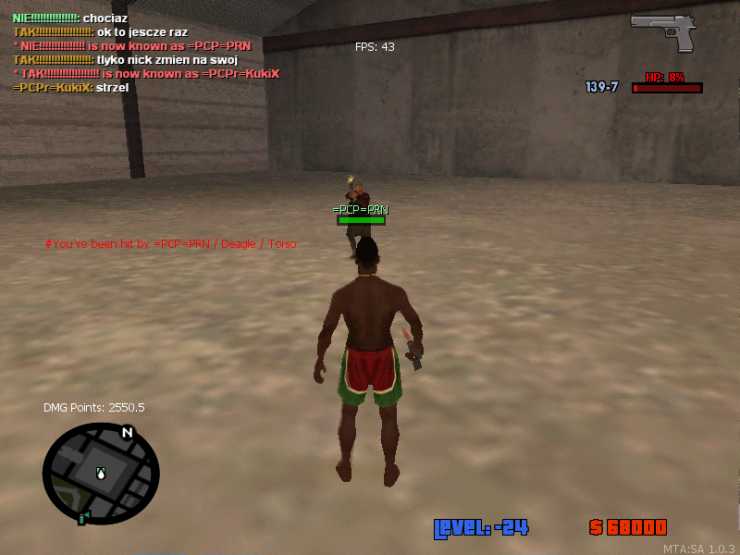Select the Desert Eagle weapon icon

(x=662, y=33)
